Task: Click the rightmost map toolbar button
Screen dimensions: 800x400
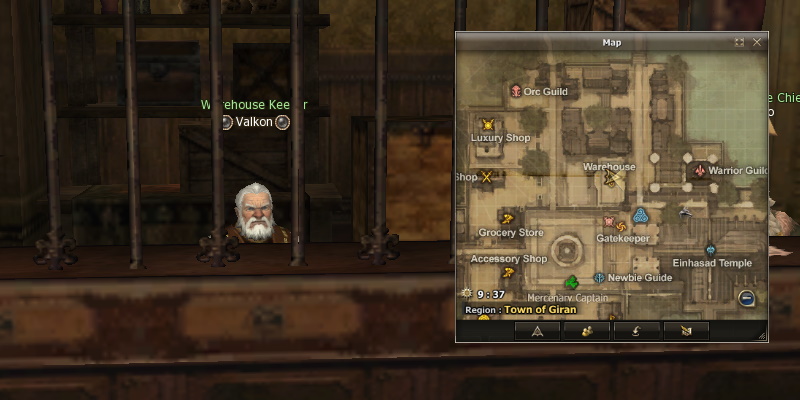Action: [x=684, y=331]
